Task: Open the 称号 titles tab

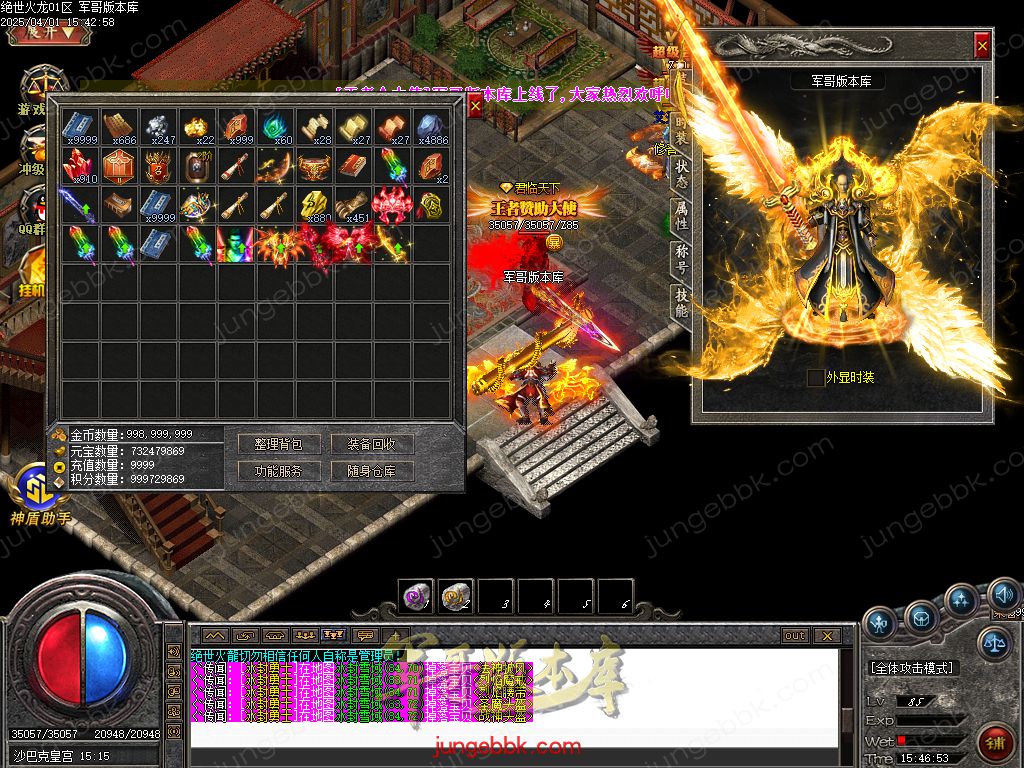Action: pyautogui.click(x=681, y=260)
